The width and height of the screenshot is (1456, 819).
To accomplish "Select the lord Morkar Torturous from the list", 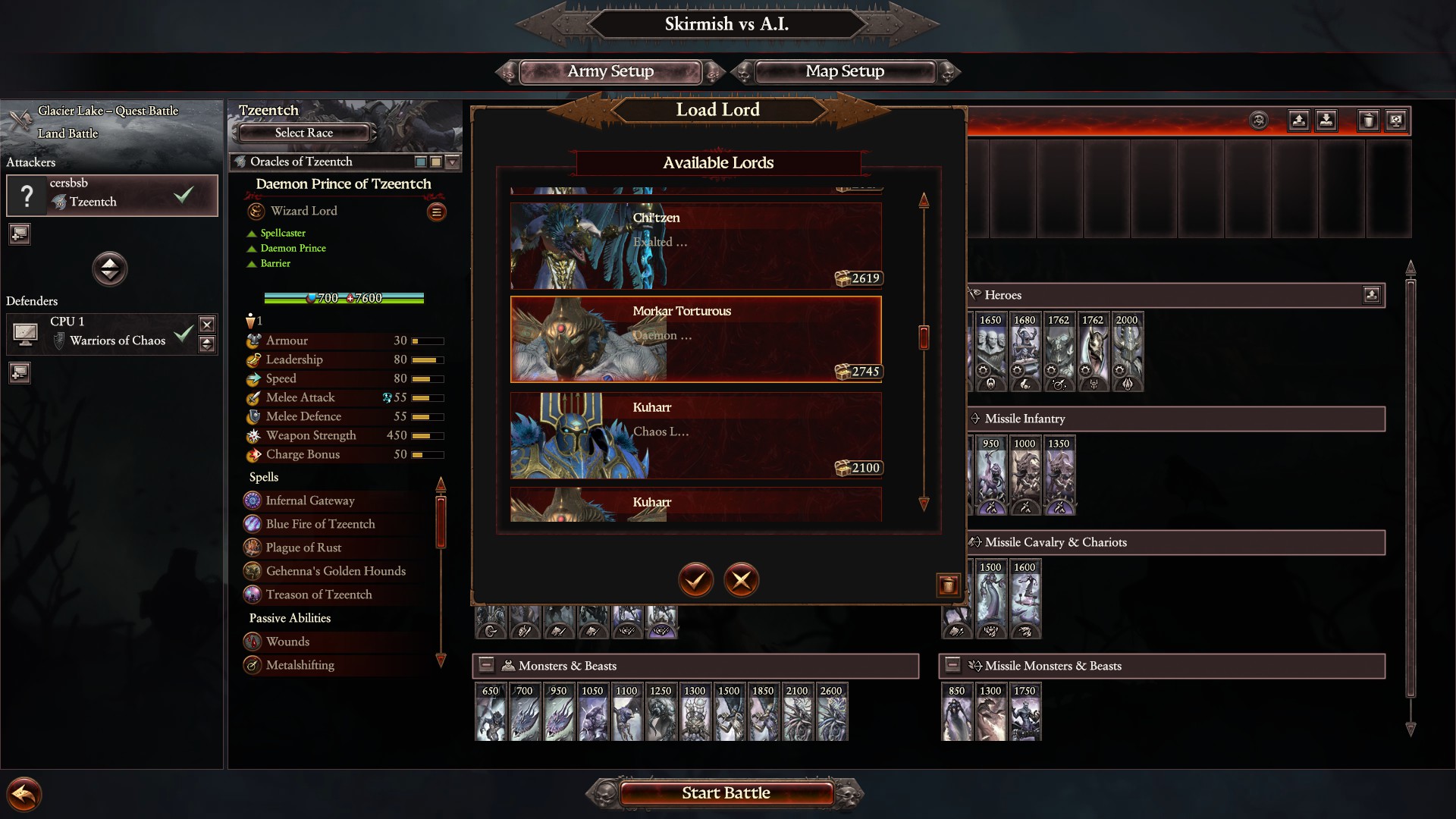I will (x=696, y=339).
